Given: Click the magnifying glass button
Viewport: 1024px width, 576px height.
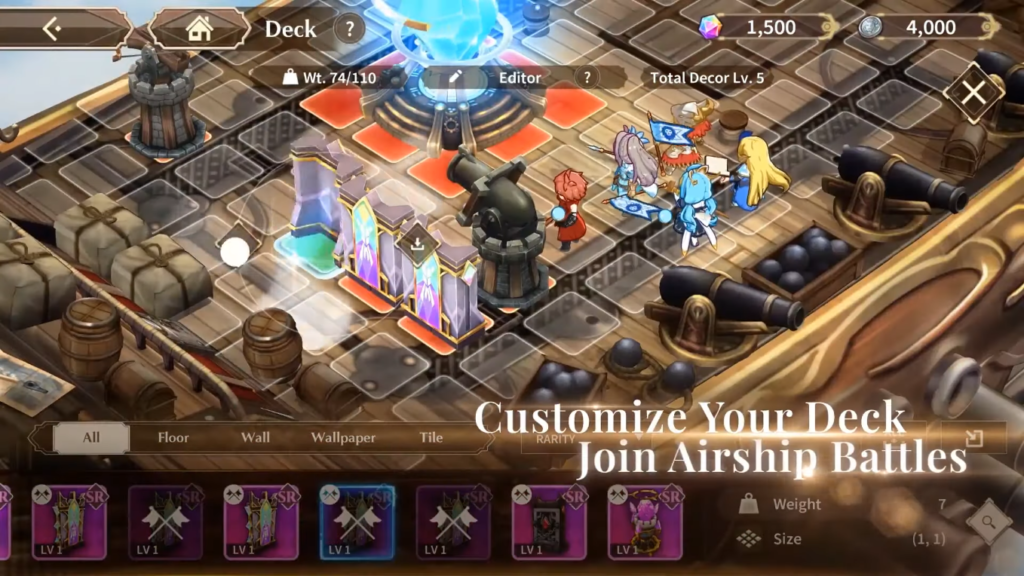Looking at the screenshot, I should 988,521.
